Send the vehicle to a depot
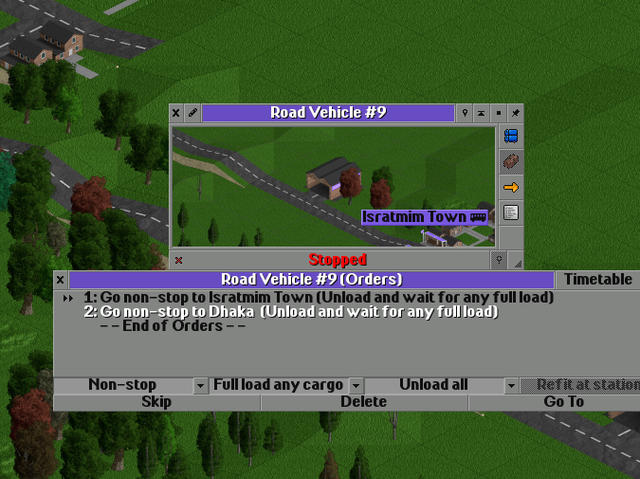The width and height of the screenshot is (640, 479). tap(511, 161)
